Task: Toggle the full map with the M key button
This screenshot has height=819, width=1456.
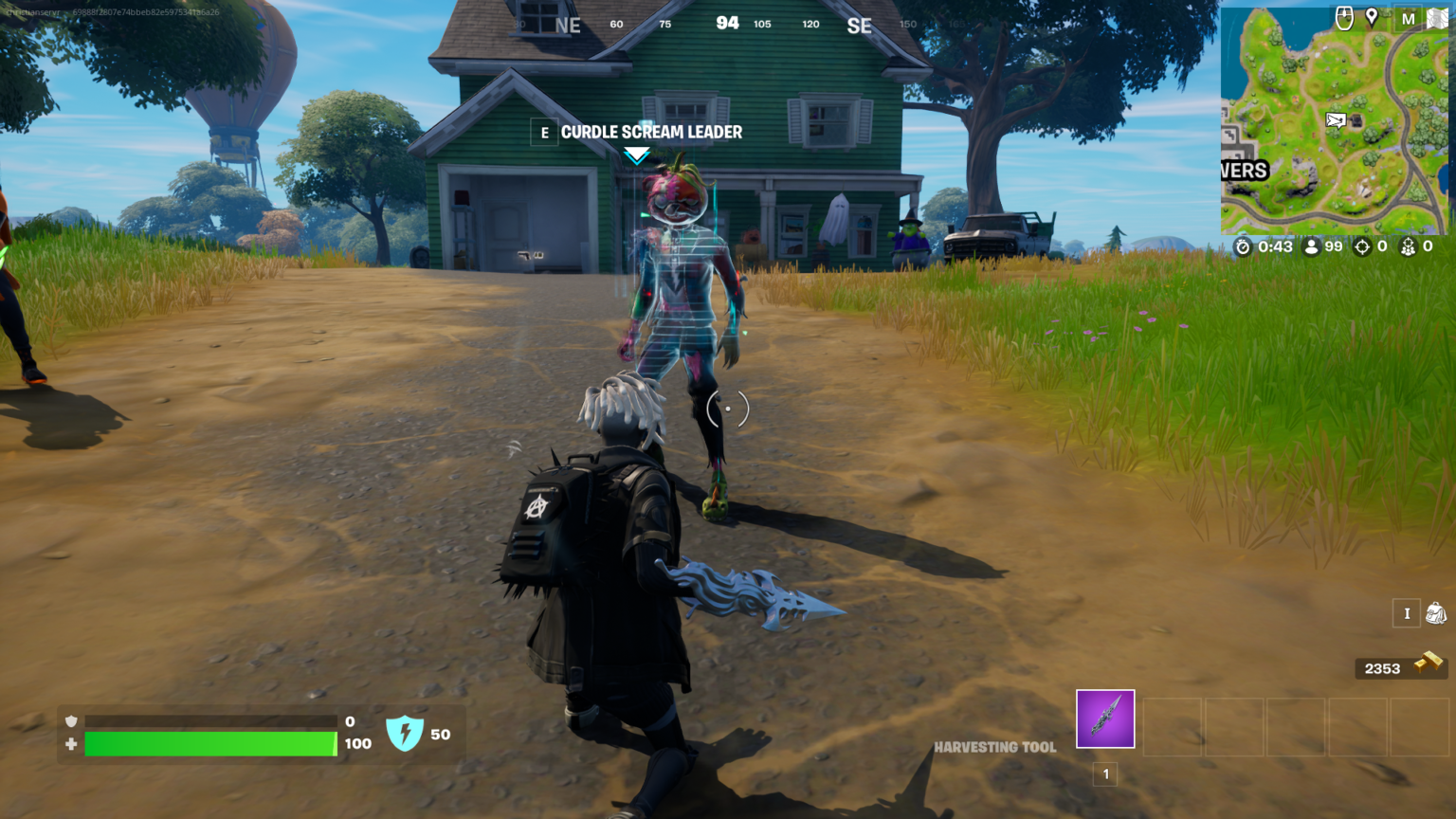Action: (x=1409, y=16)
